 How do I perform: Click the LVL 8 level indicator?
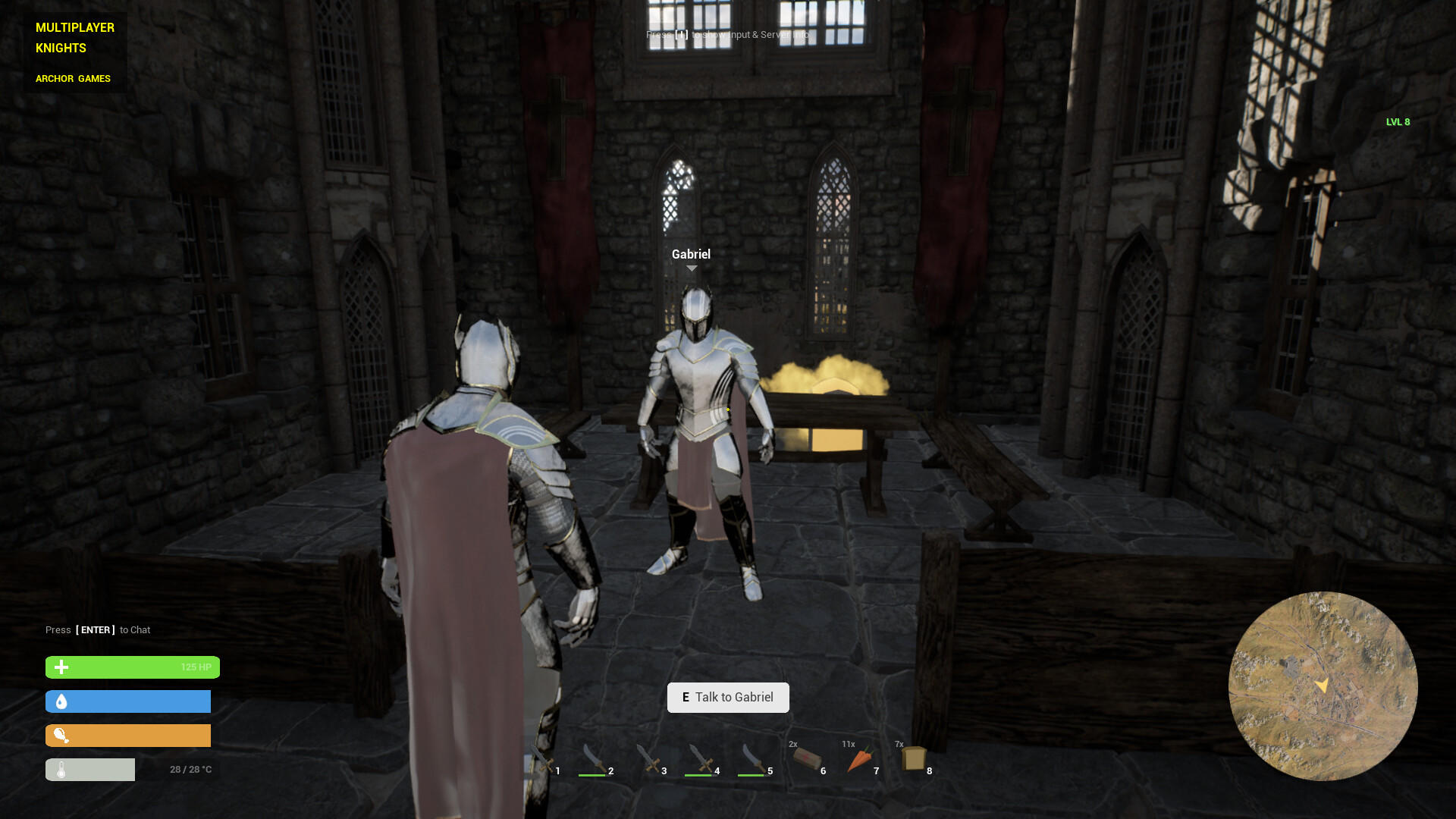[1397, 121]
